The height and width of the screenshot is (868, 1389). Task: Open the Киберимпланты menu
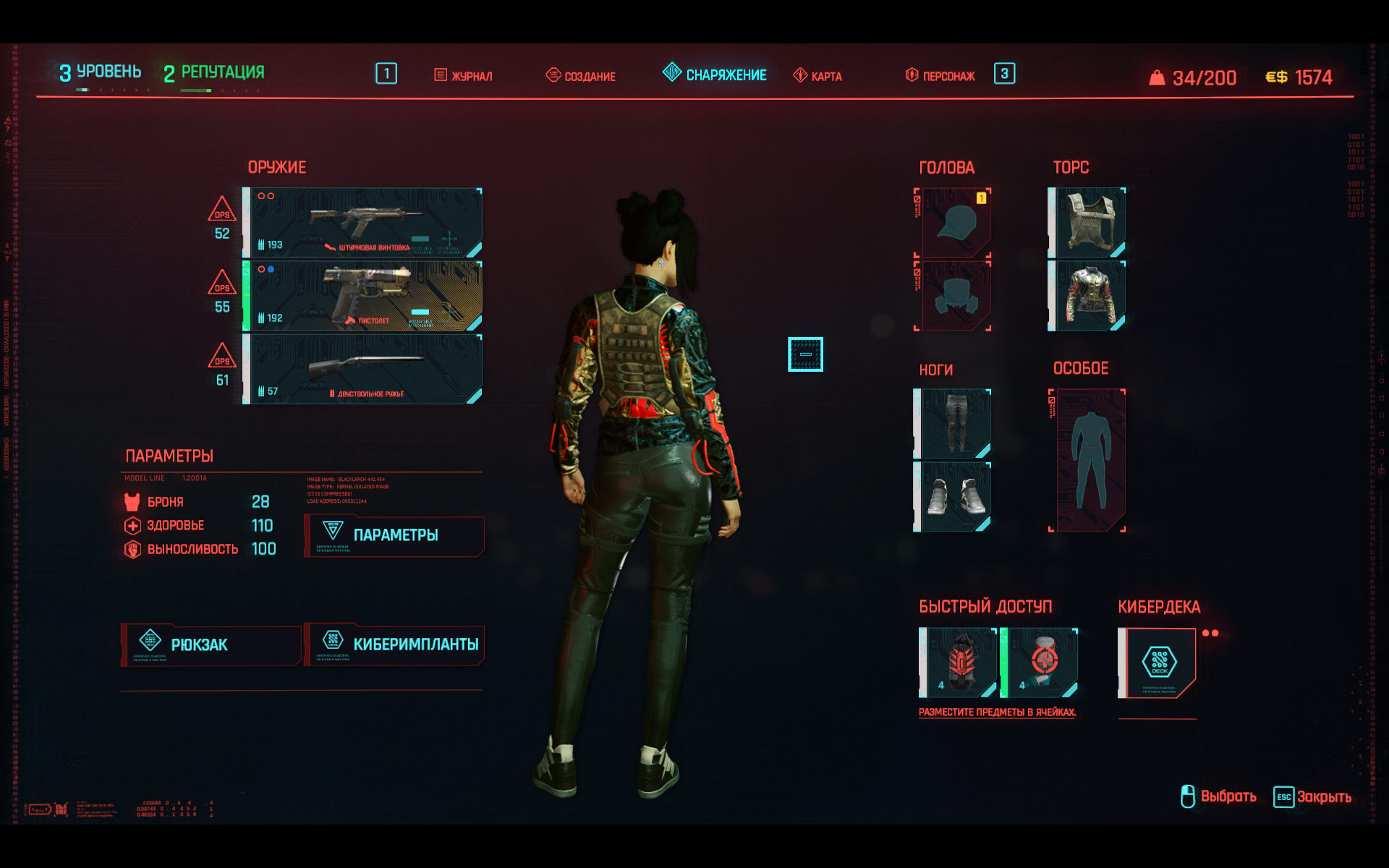(394, 644)
